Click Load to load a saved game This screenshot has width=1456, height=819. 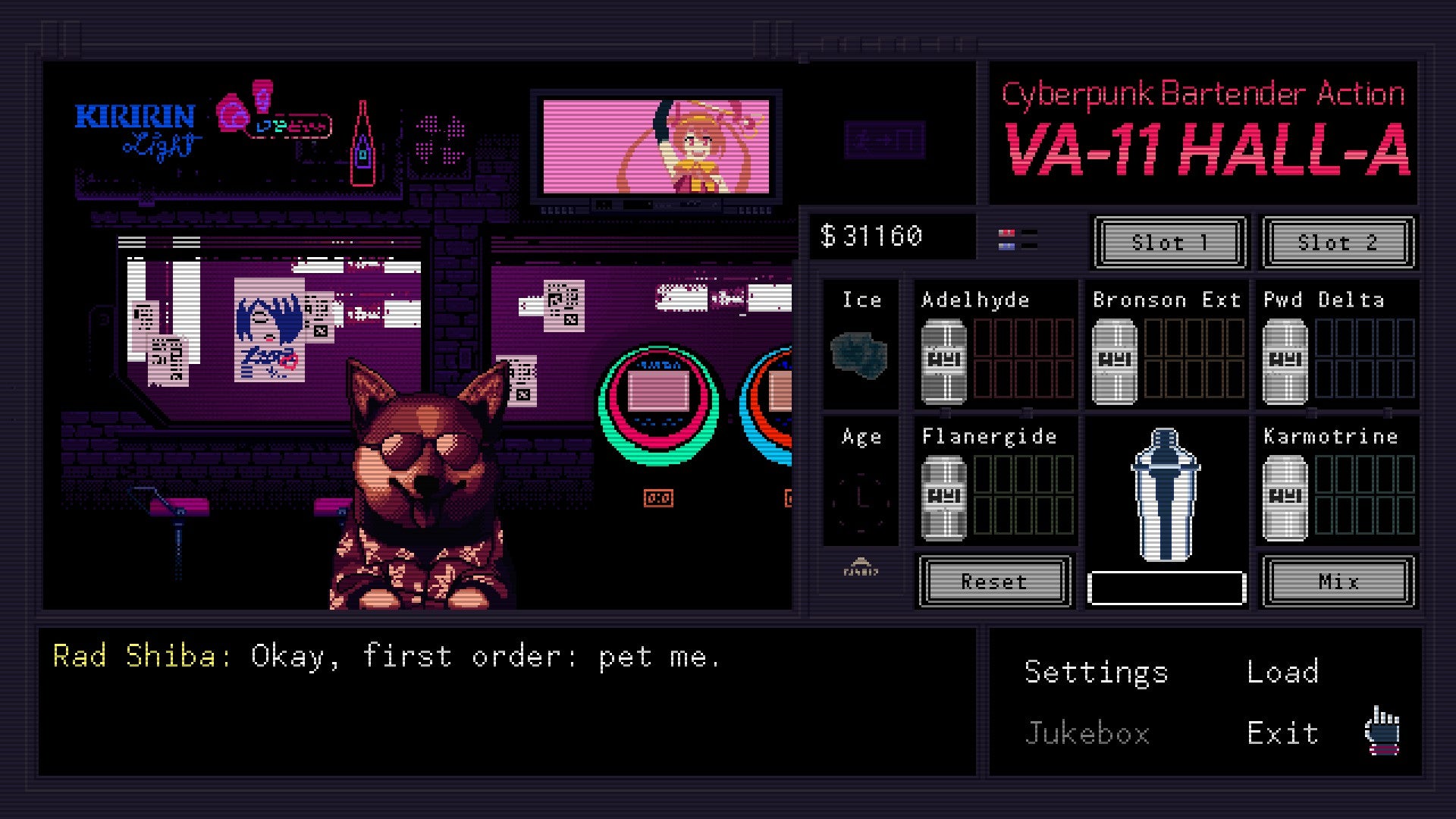click(1283, 671)
